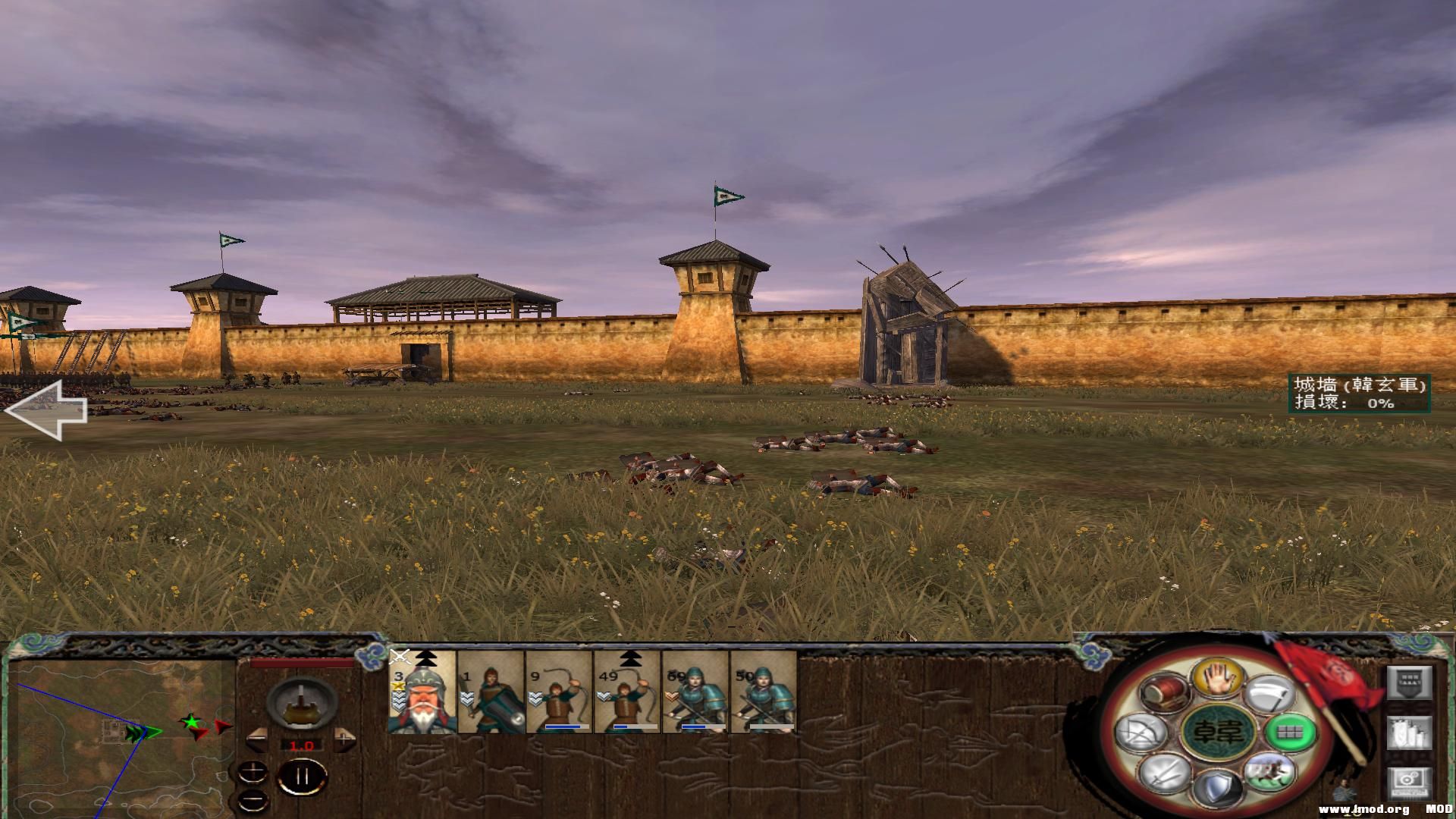Click minus to decrease battle speed
This screenshot has height=819, width=1456.
tap(256, 739)
